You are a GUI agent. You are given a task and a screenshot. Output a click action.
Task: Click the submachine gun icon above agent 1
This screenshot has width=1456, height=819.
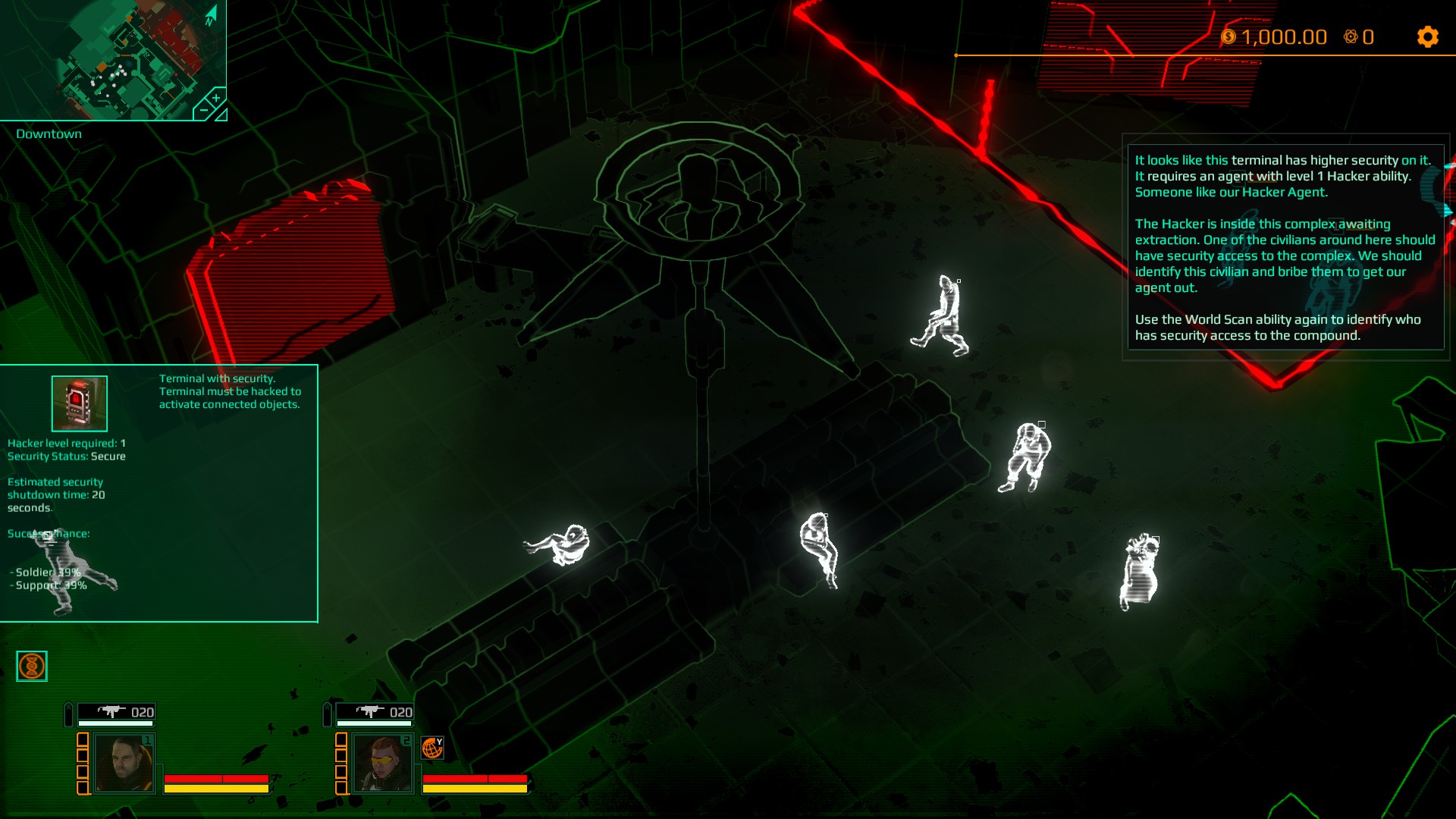pyautogui.click(x=110, y=712)
